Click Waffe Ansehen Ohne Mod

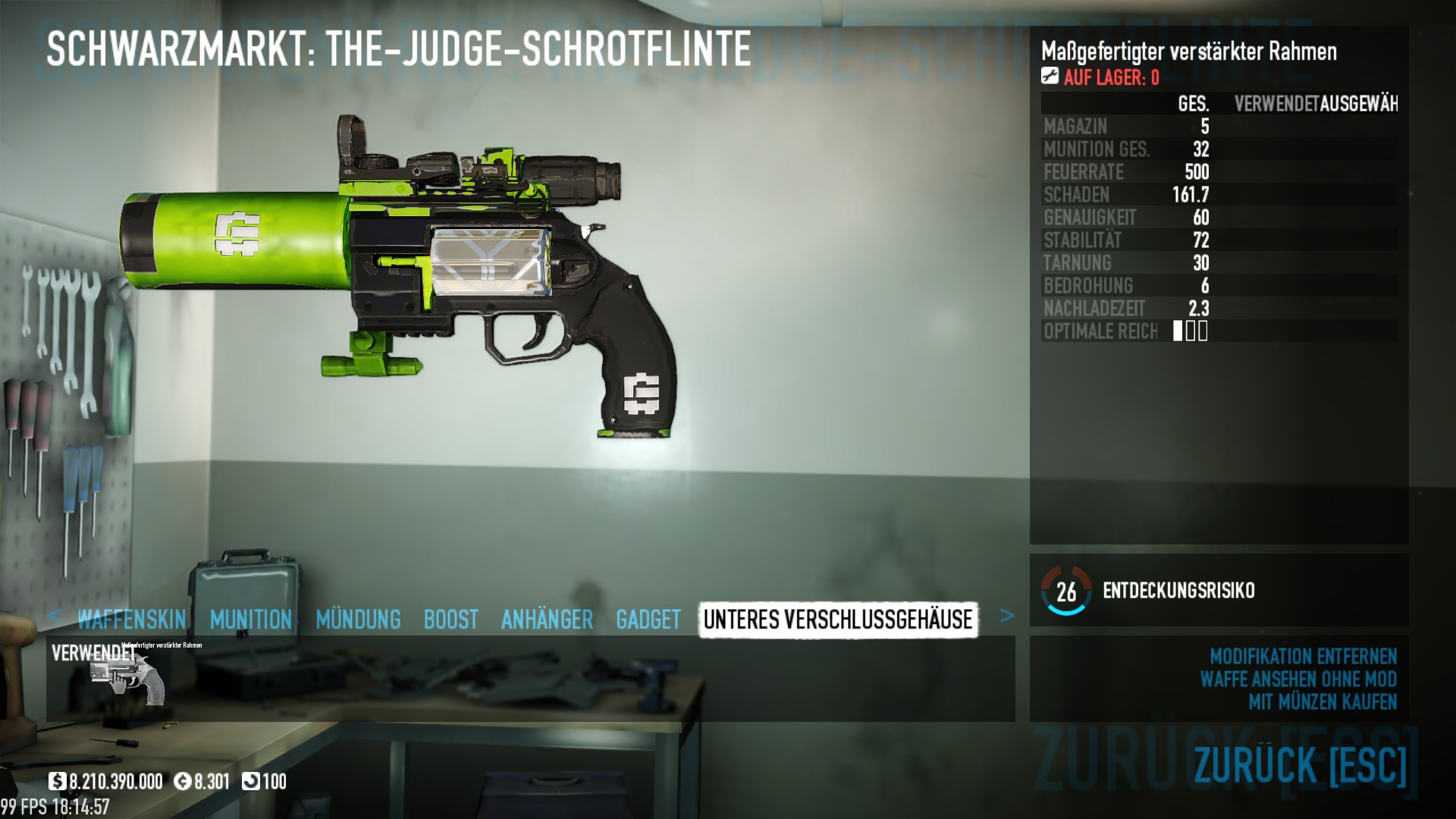[x=1298, y=679]
